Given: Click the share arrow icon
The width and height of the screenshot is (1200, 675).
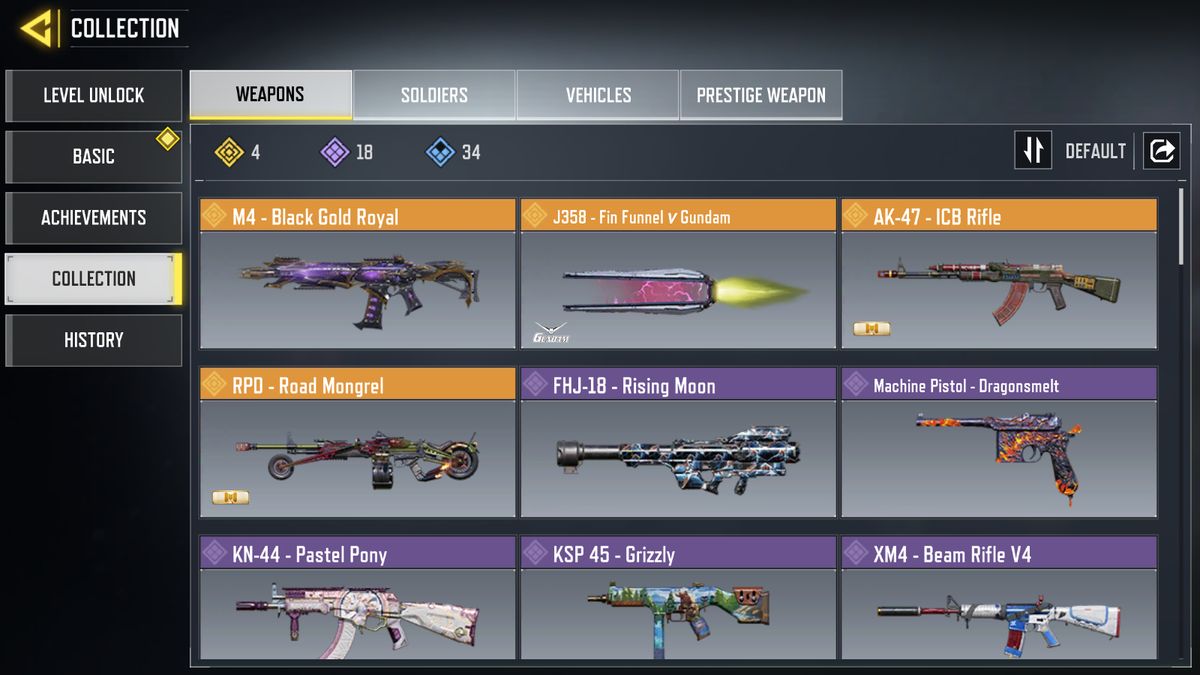Looking at the screenshot, I should tap(1162, 151).
